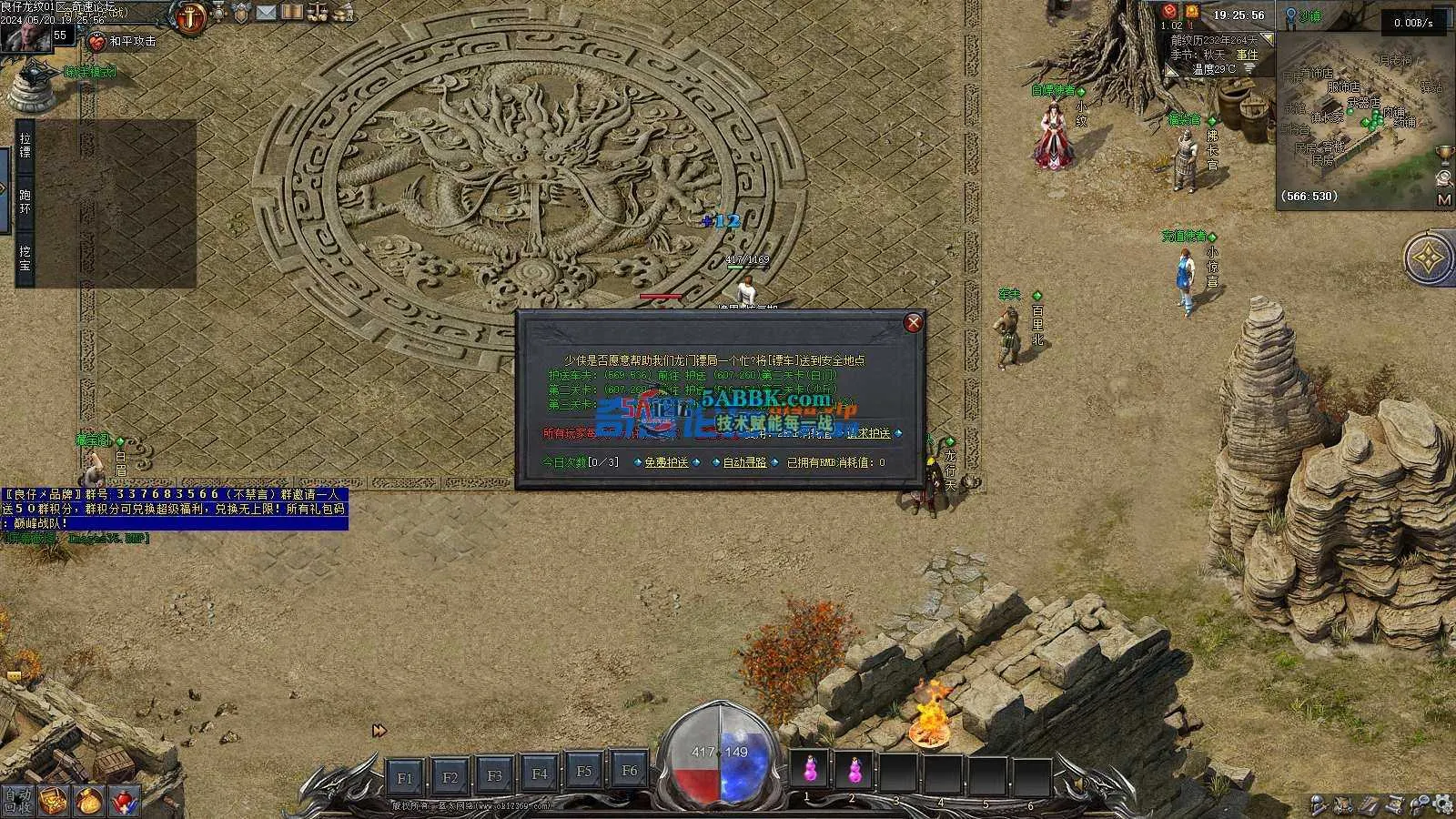This screenshot has width=1456, height=819.
Task: Activate the F1 skill slot
Action: tap(405, 777)
